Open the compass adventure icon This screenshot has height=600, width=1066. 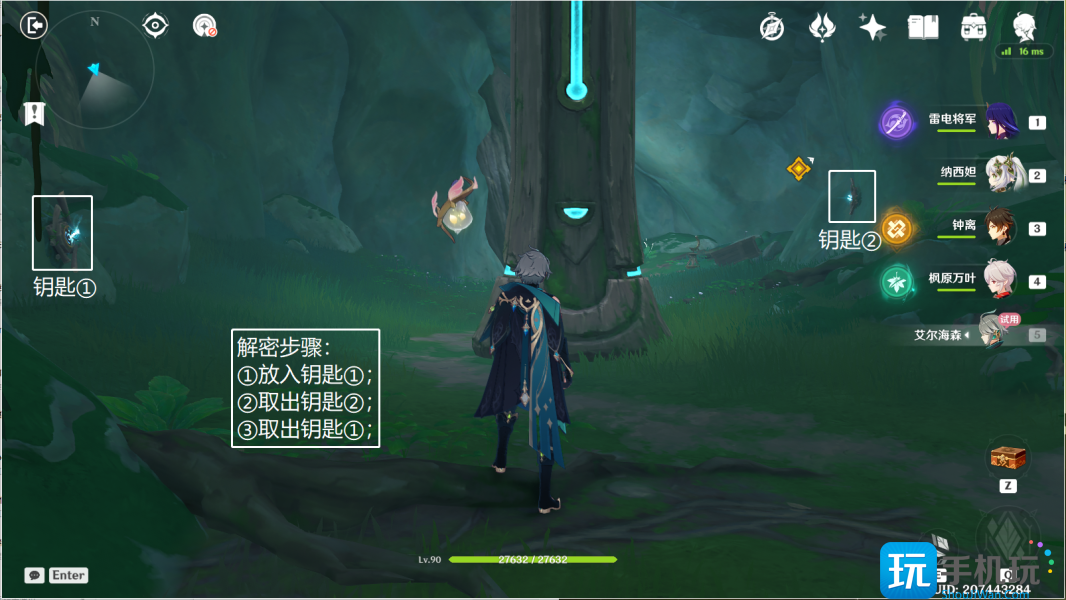click(772, 27)
